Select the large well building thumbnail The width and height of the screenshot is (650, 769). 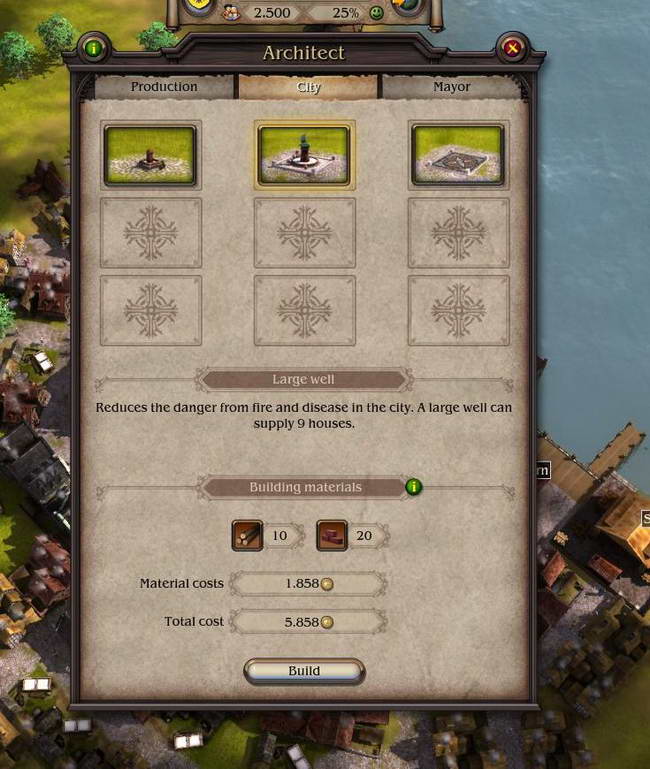[x=304, y=155]
